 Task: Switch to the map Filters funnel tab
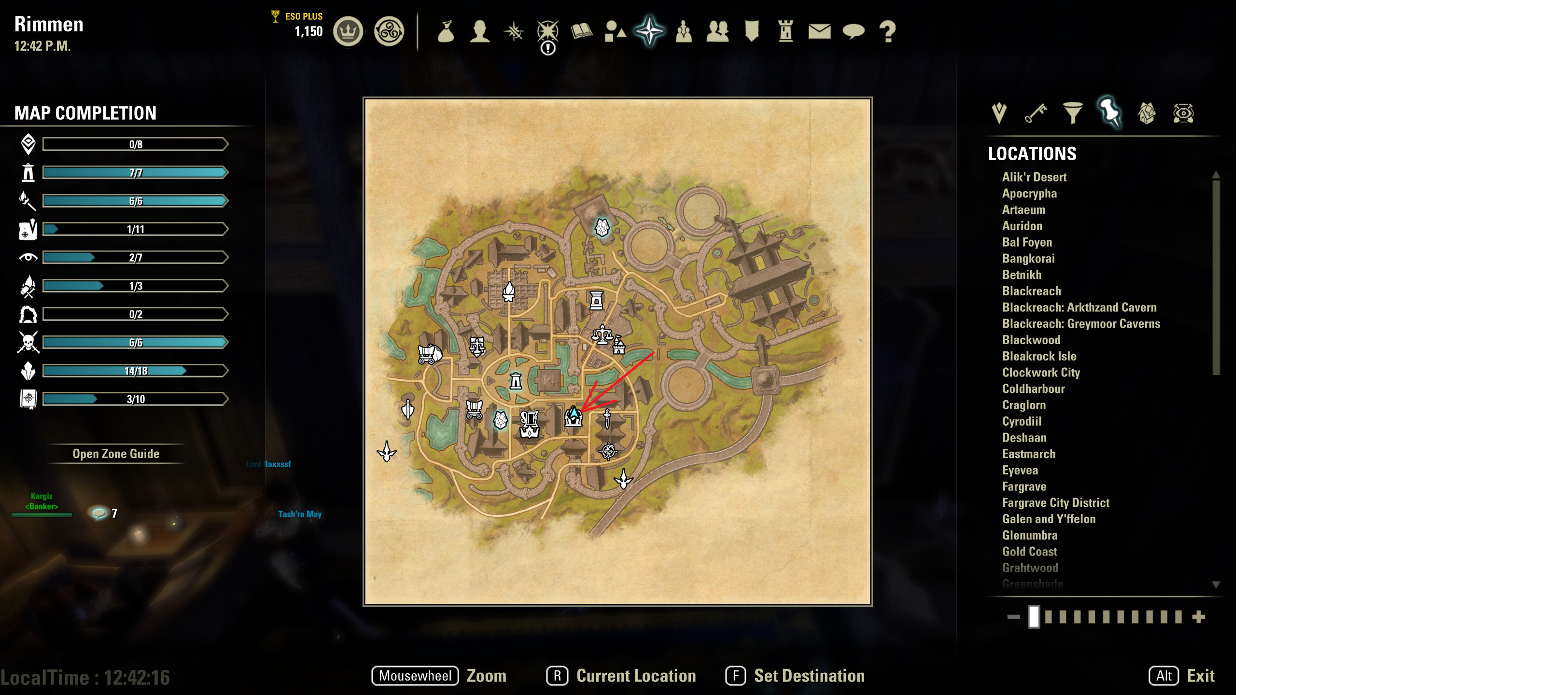click(x=1073, y=112)
